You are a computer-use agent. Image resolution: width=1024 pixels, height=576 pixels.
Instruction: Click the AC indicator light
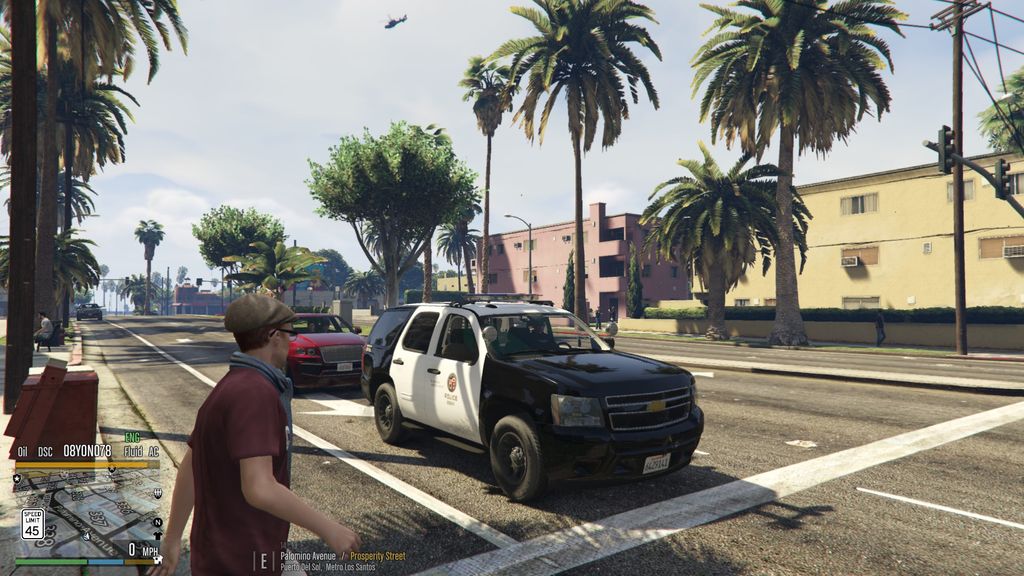[153, 451]
